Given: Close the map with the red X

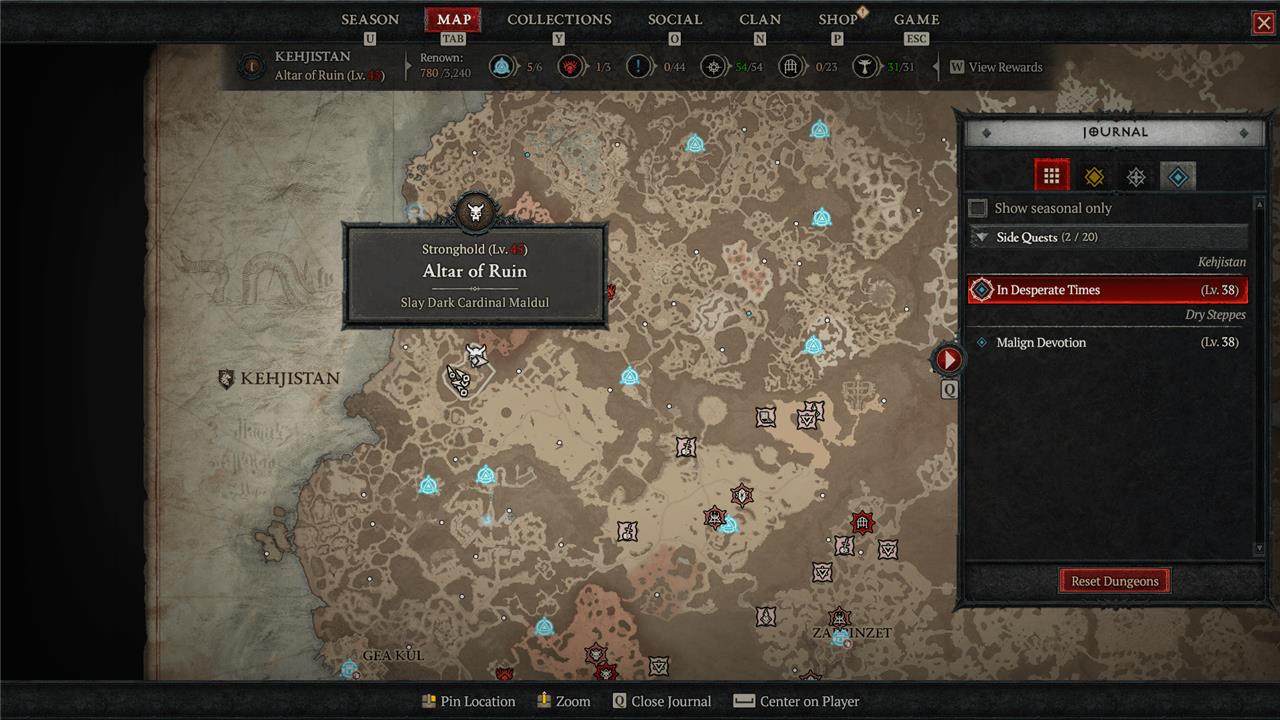Looking at the screenshot, I should click(x=1263, y=23).
